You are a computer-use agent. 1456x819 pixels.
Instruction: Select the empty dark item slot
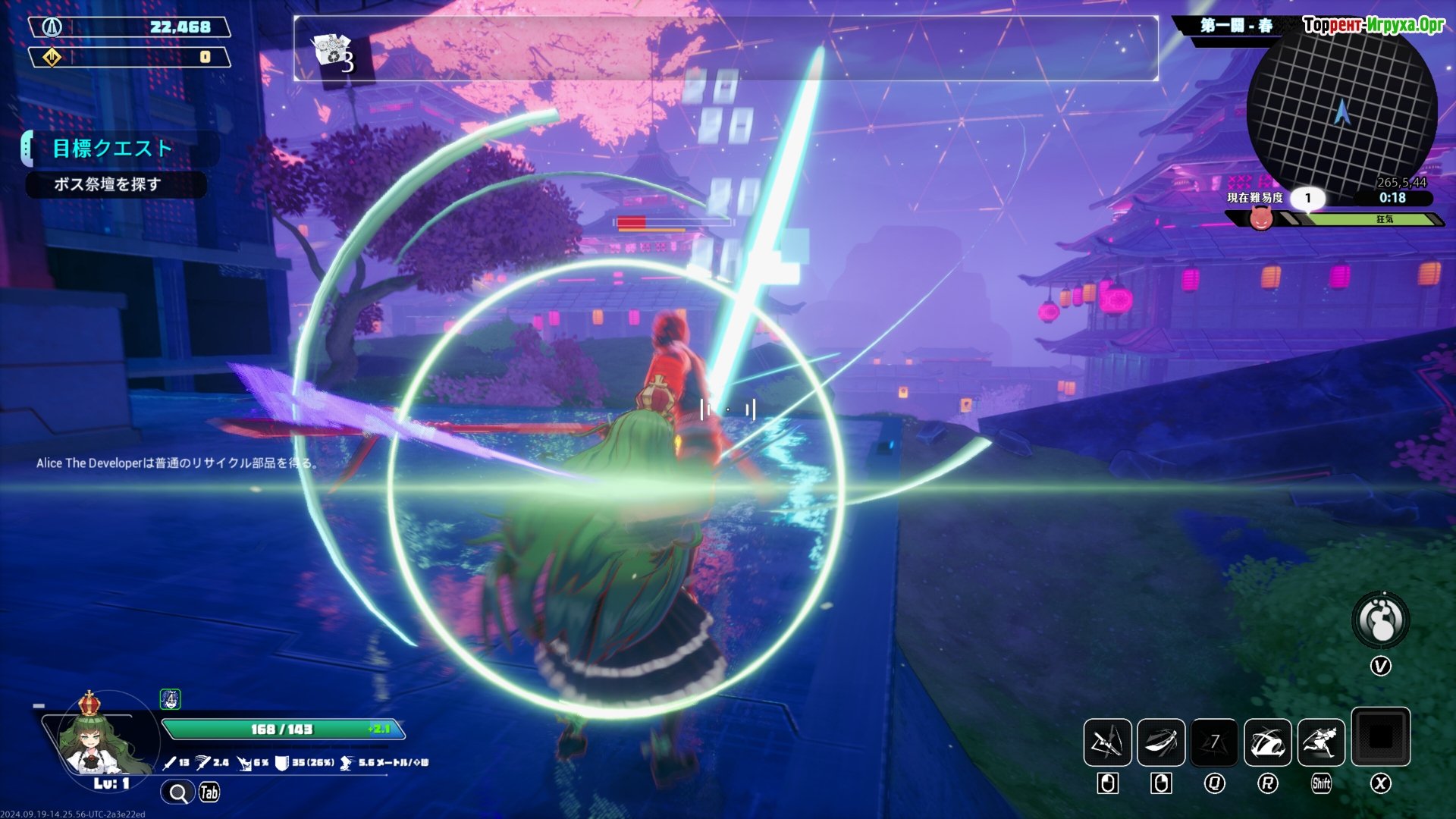(x=1380, y=736)
